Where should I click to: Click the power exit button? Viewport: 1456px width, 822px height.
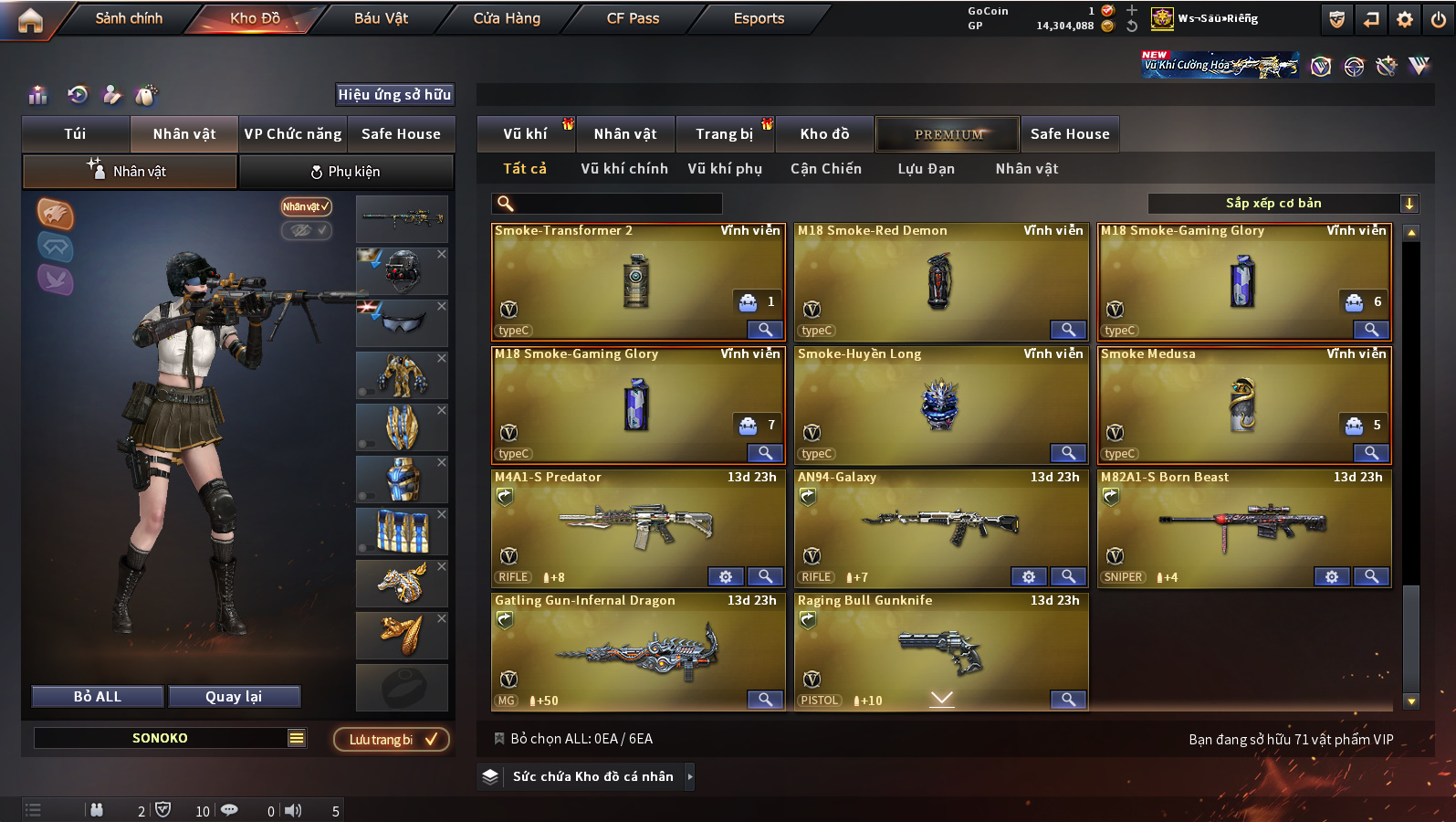1438,19
